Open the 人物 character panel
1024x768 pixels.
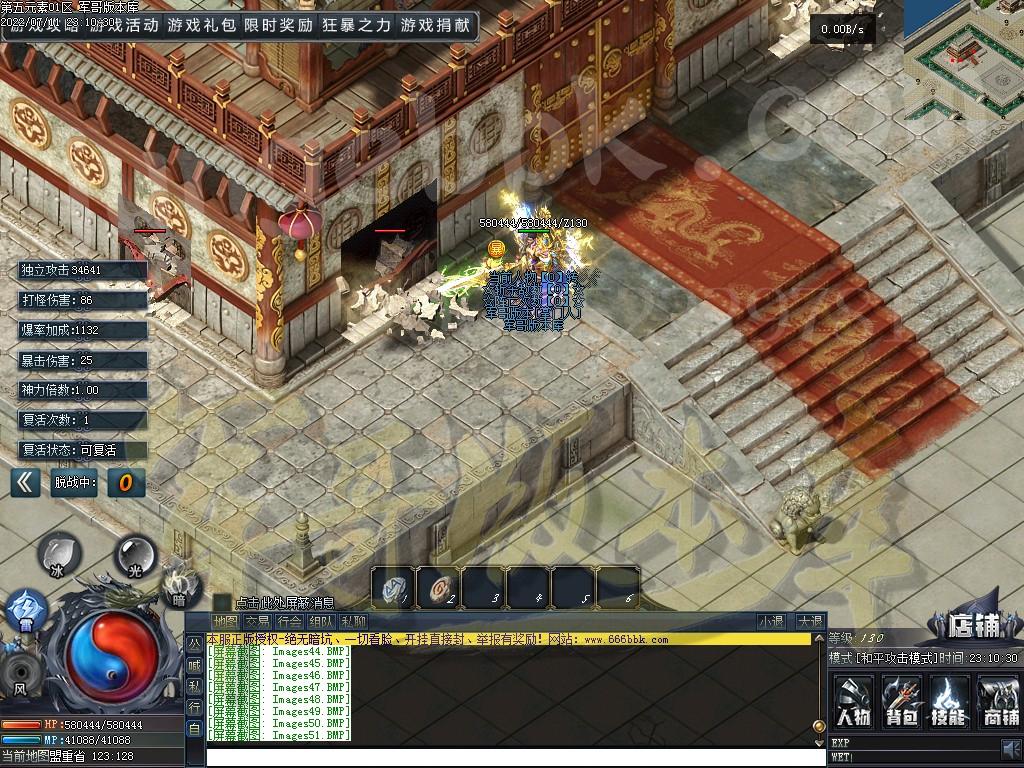click(853, 700)
